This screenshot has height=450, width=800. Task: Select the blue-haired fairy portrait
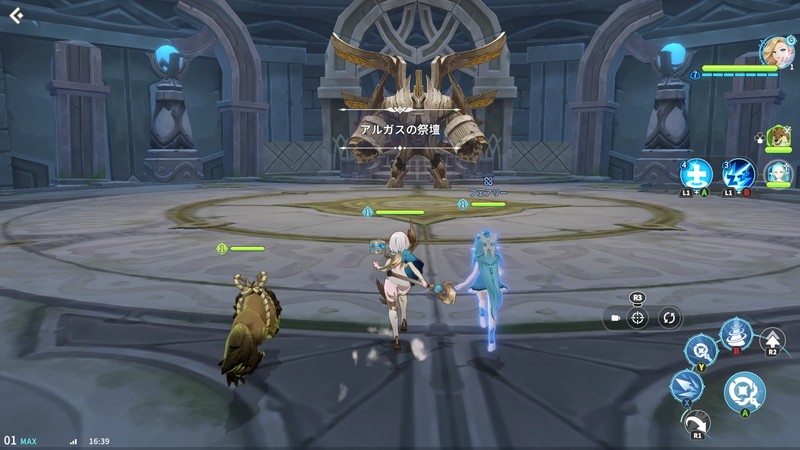point(778,173)
